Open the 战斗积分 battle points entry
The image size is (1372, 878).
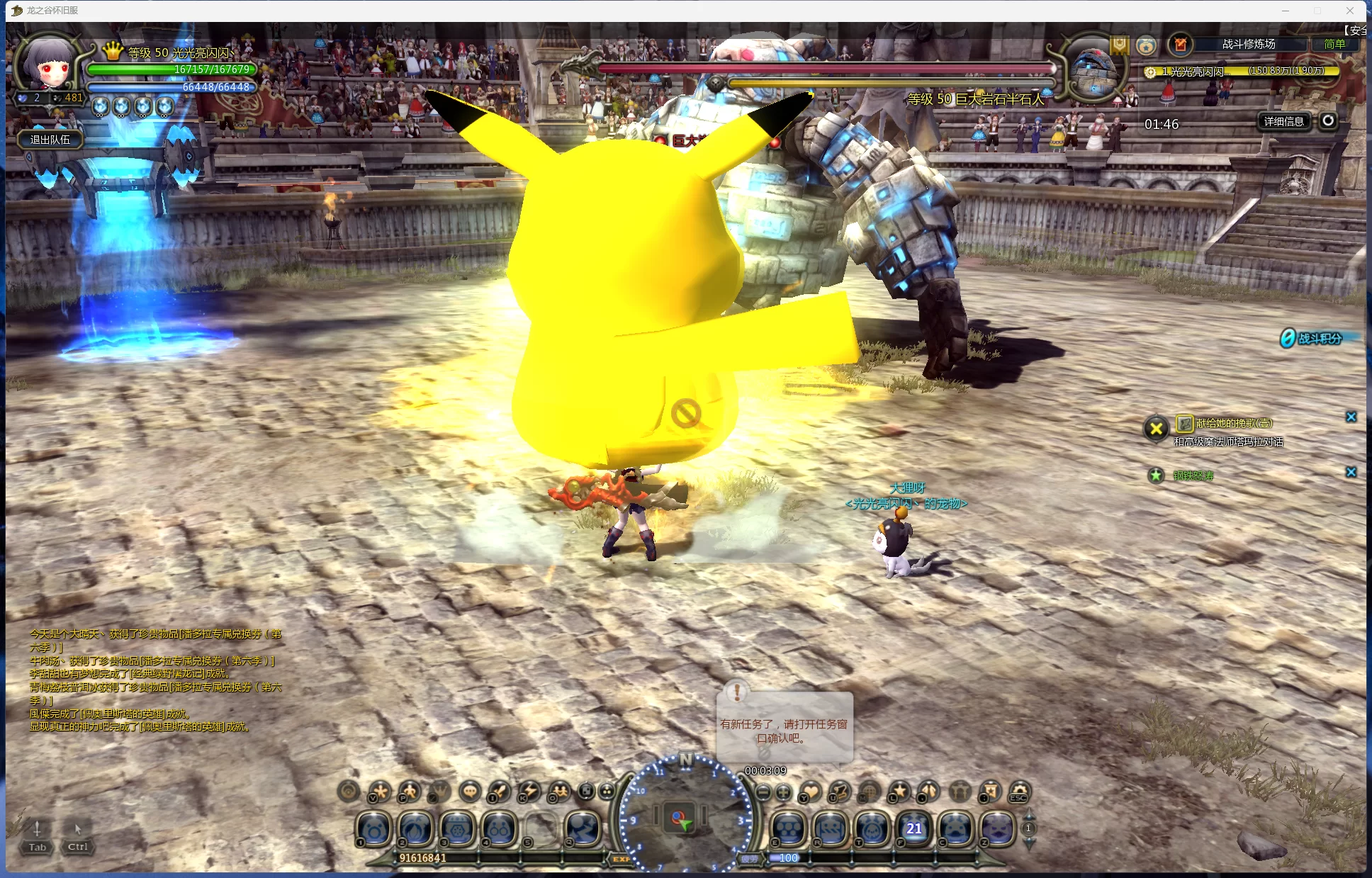tap(1319, 339)
